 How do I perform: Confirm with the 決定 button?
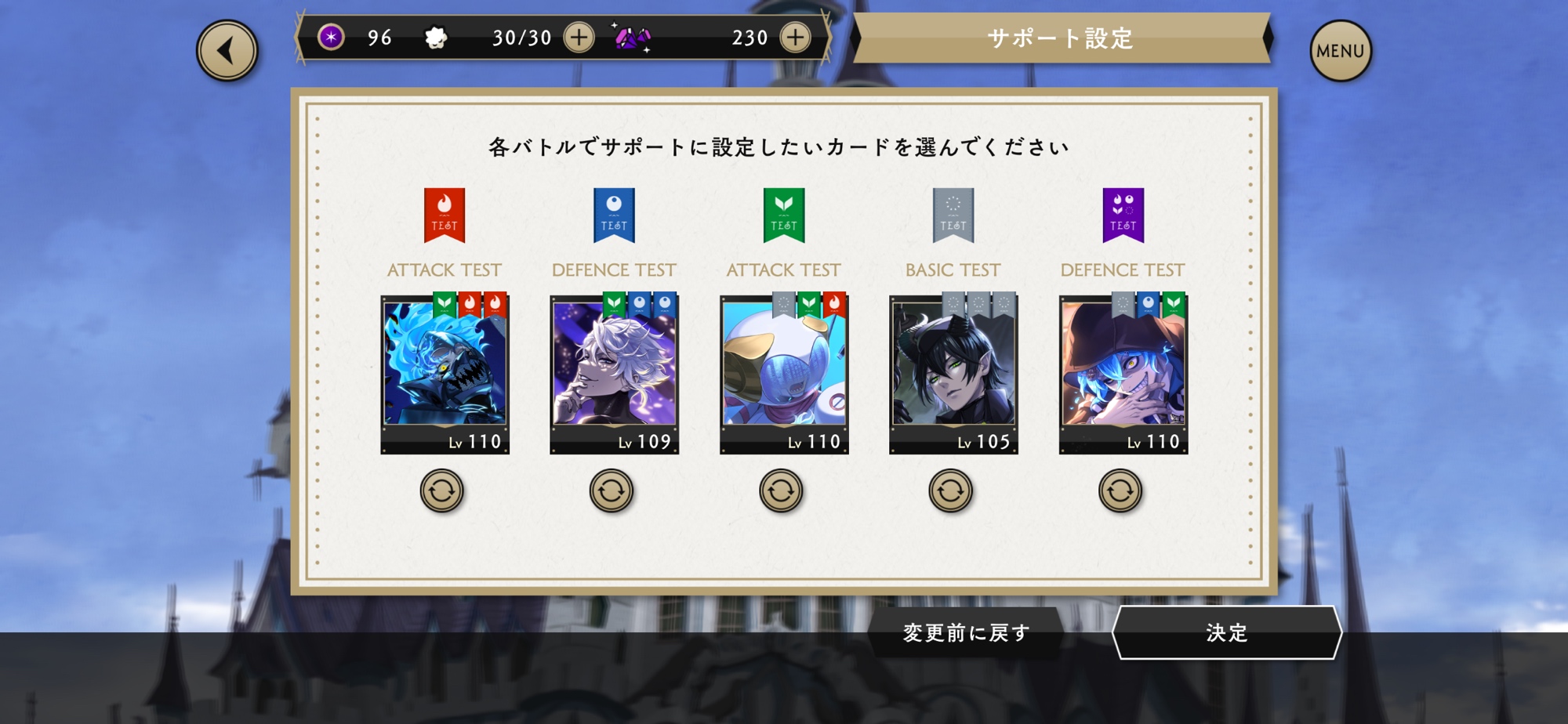[1226, 632]
